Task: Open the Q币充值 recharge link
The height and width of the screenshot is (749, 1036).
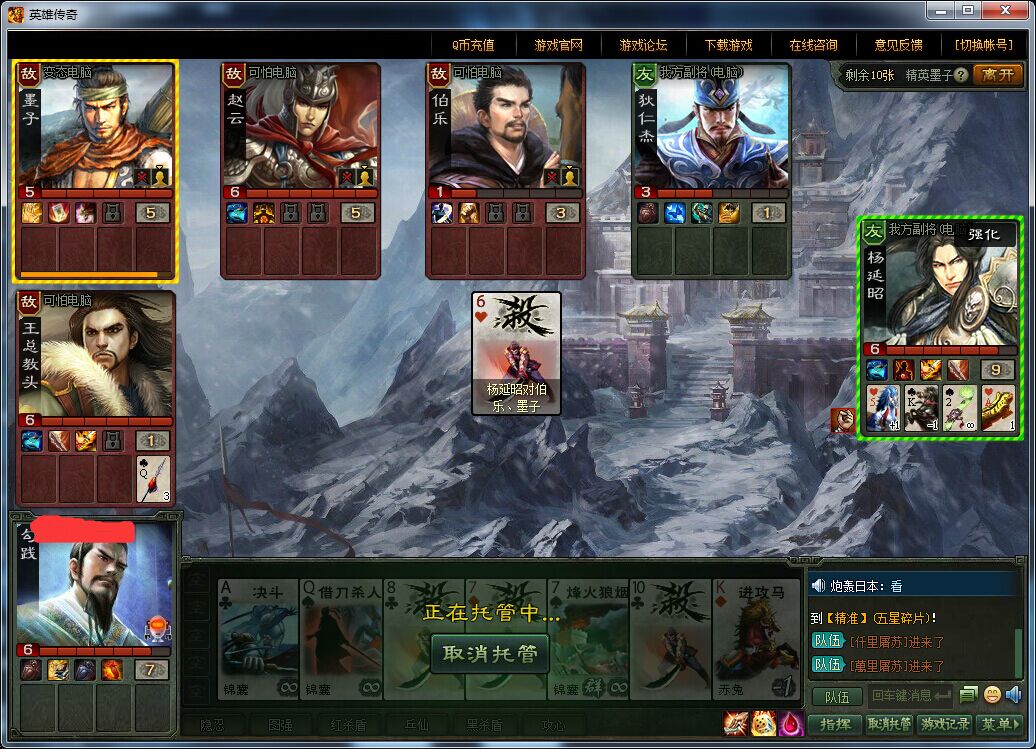Action: point(473,45)
